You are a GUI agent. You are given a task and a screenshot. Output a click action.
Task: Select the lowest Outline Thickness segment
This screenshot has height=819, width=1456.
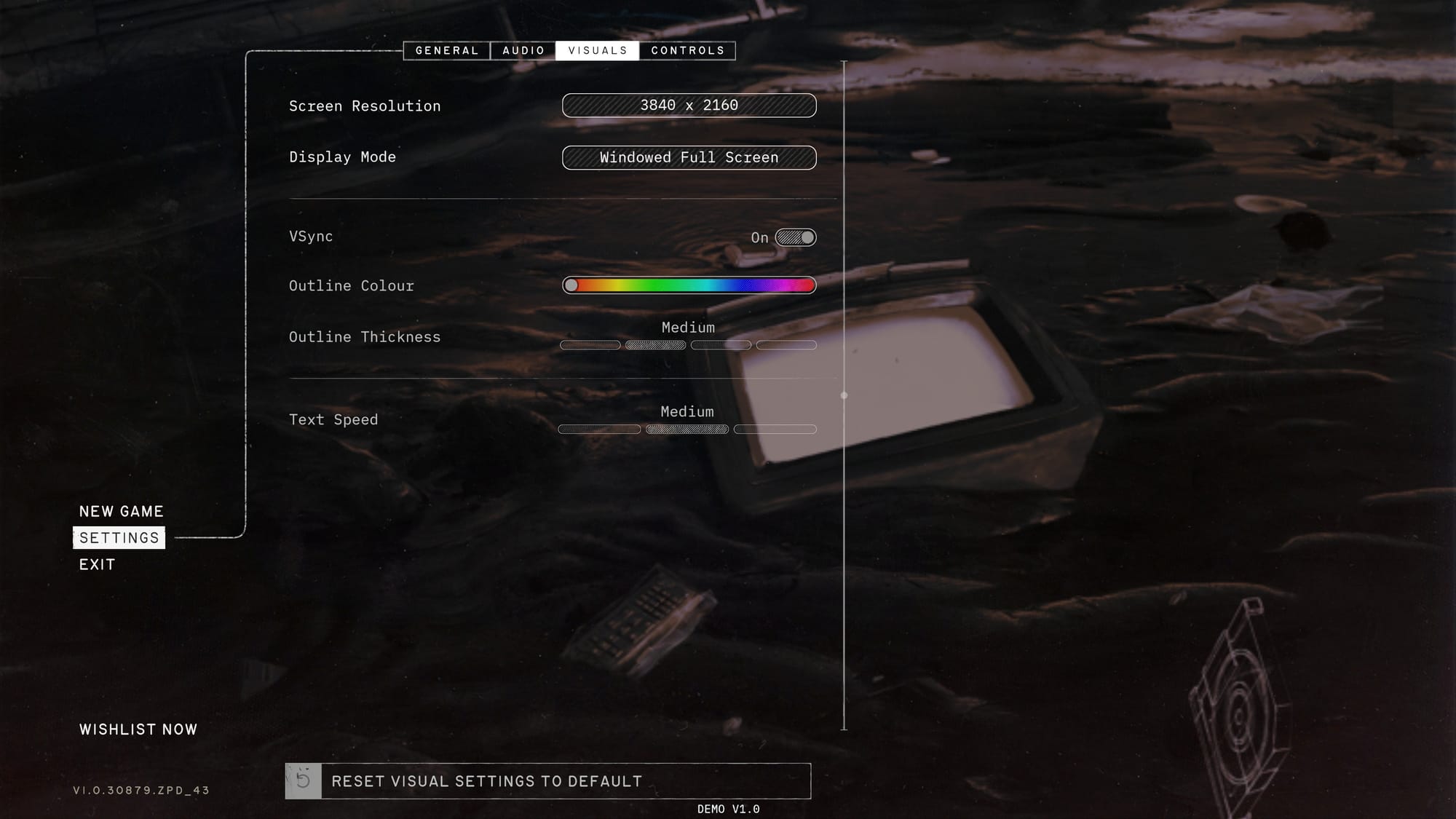(x=590, y=344)
